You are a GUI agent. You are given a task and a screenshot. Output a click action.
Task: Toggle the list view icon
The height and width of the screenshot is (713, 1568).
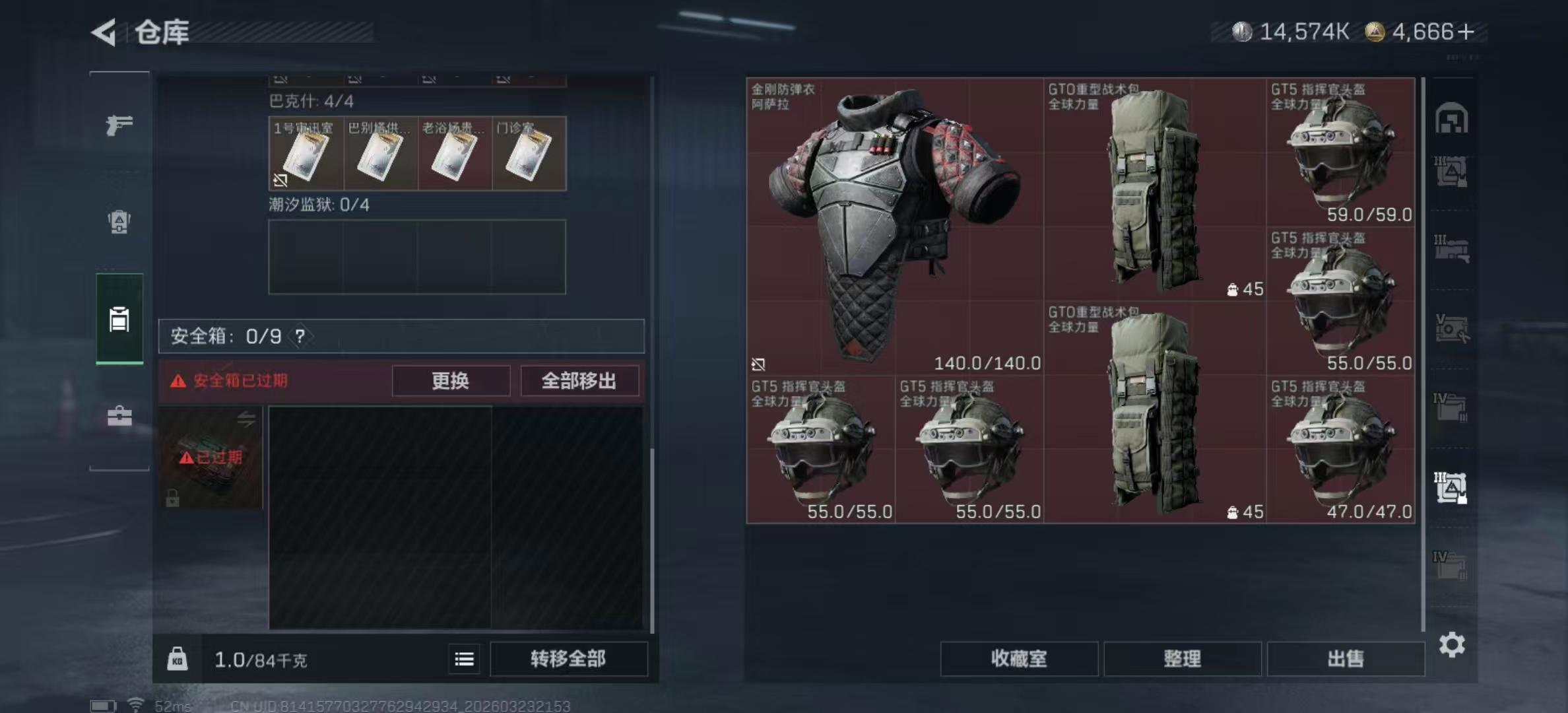pyautogui.click(x=464, y=659)
